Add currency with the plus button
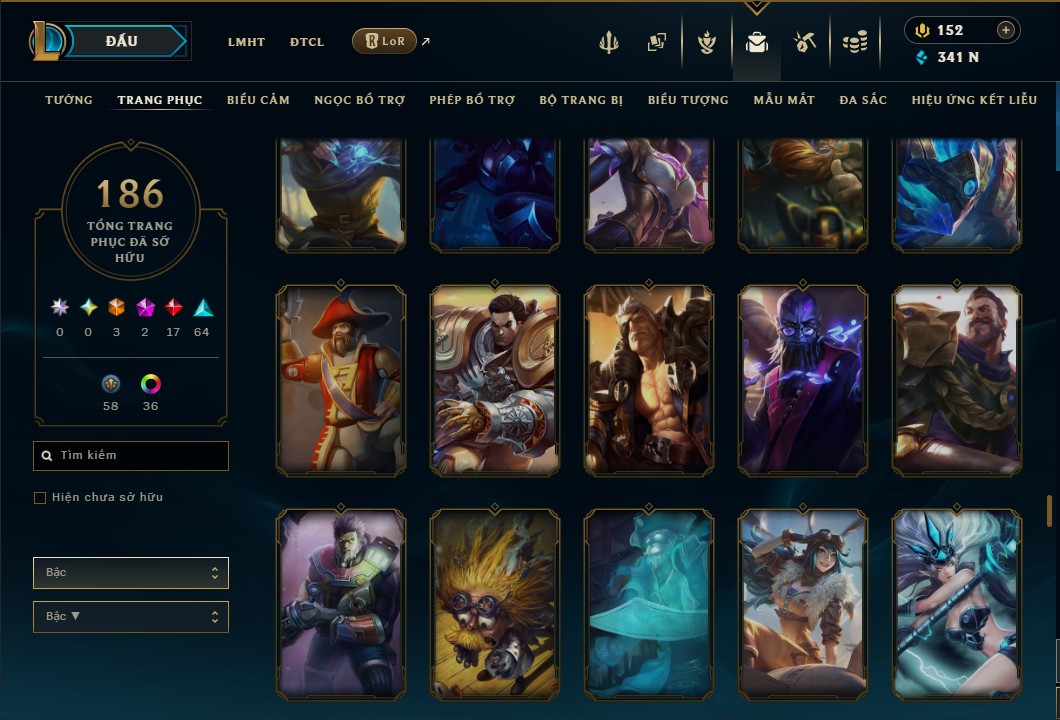 tap(1006, 30)
